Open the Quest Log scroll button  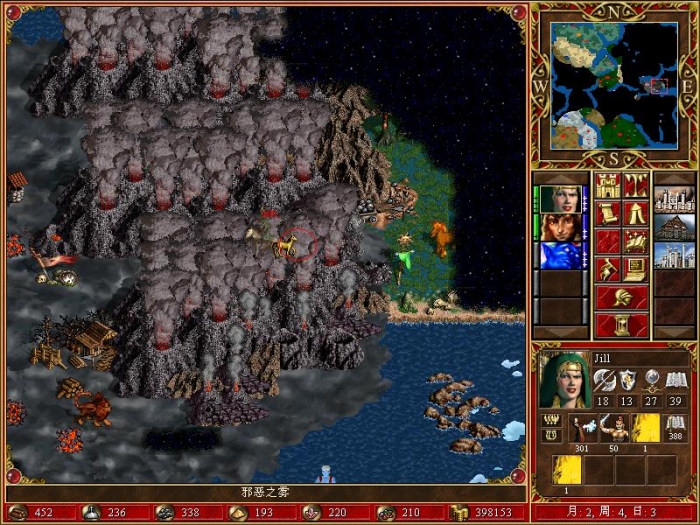point(608,213)
